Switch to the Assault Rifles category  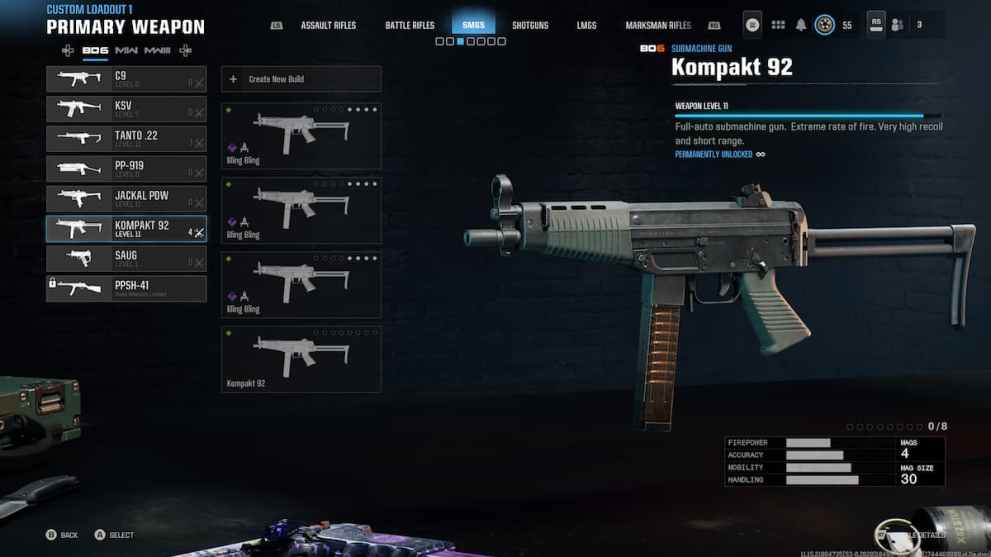[x=329, y=25]
